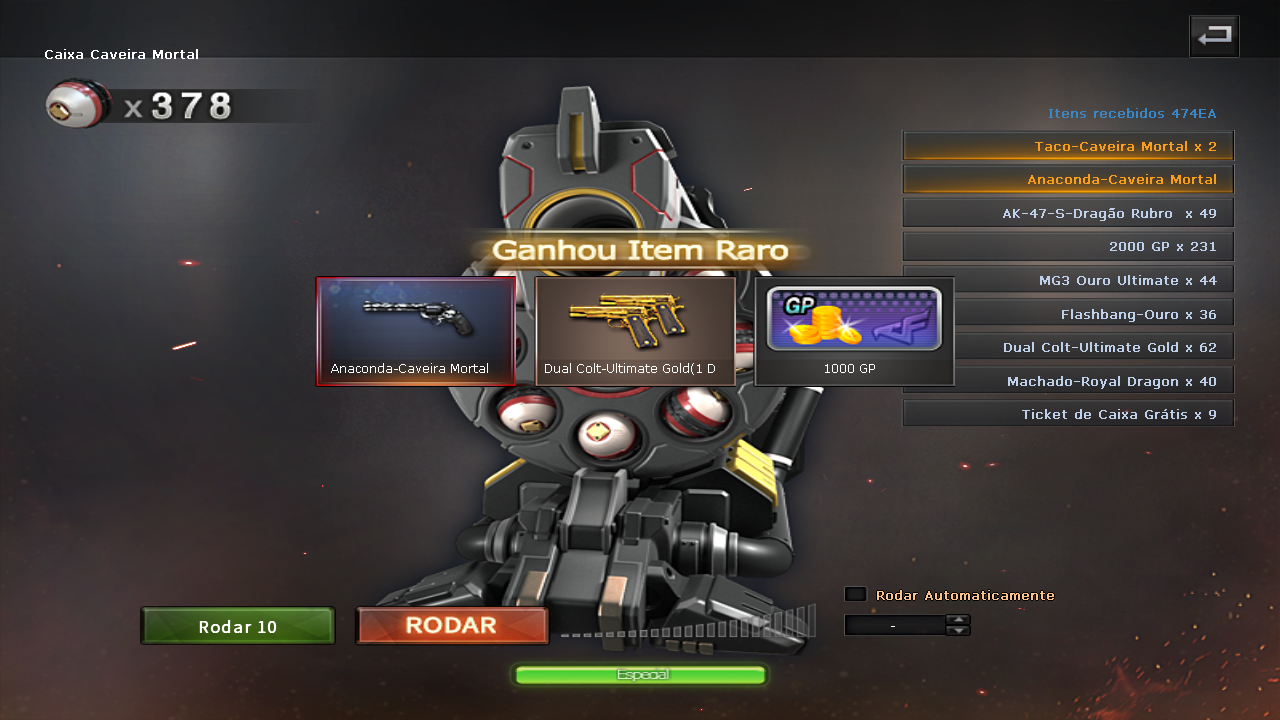
Task: Click the AK-47-S-Dragão Rubro x 49 row
Action: [1068, 213]
